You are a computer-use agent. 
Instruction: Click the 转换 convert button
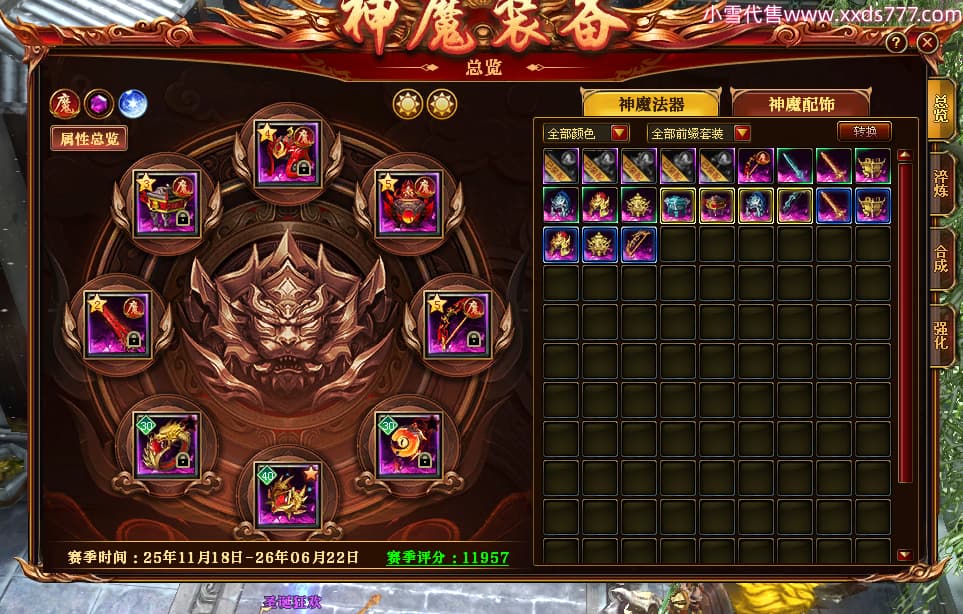(864, 132)
